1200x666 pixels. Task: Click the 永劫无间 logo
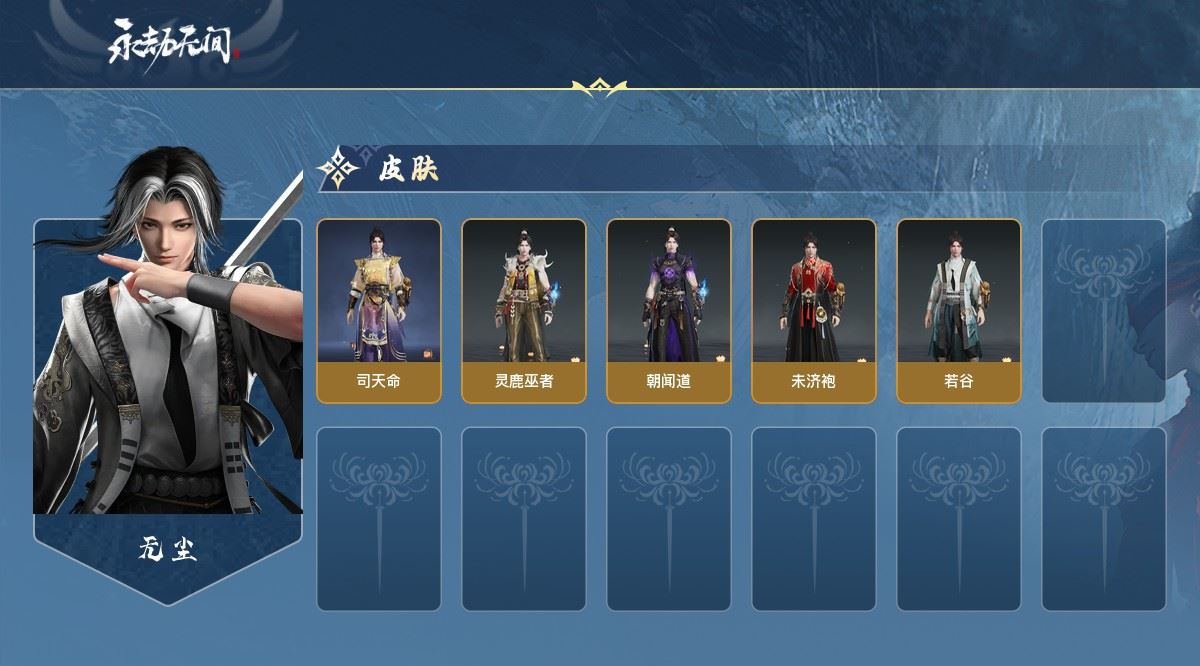175,43
